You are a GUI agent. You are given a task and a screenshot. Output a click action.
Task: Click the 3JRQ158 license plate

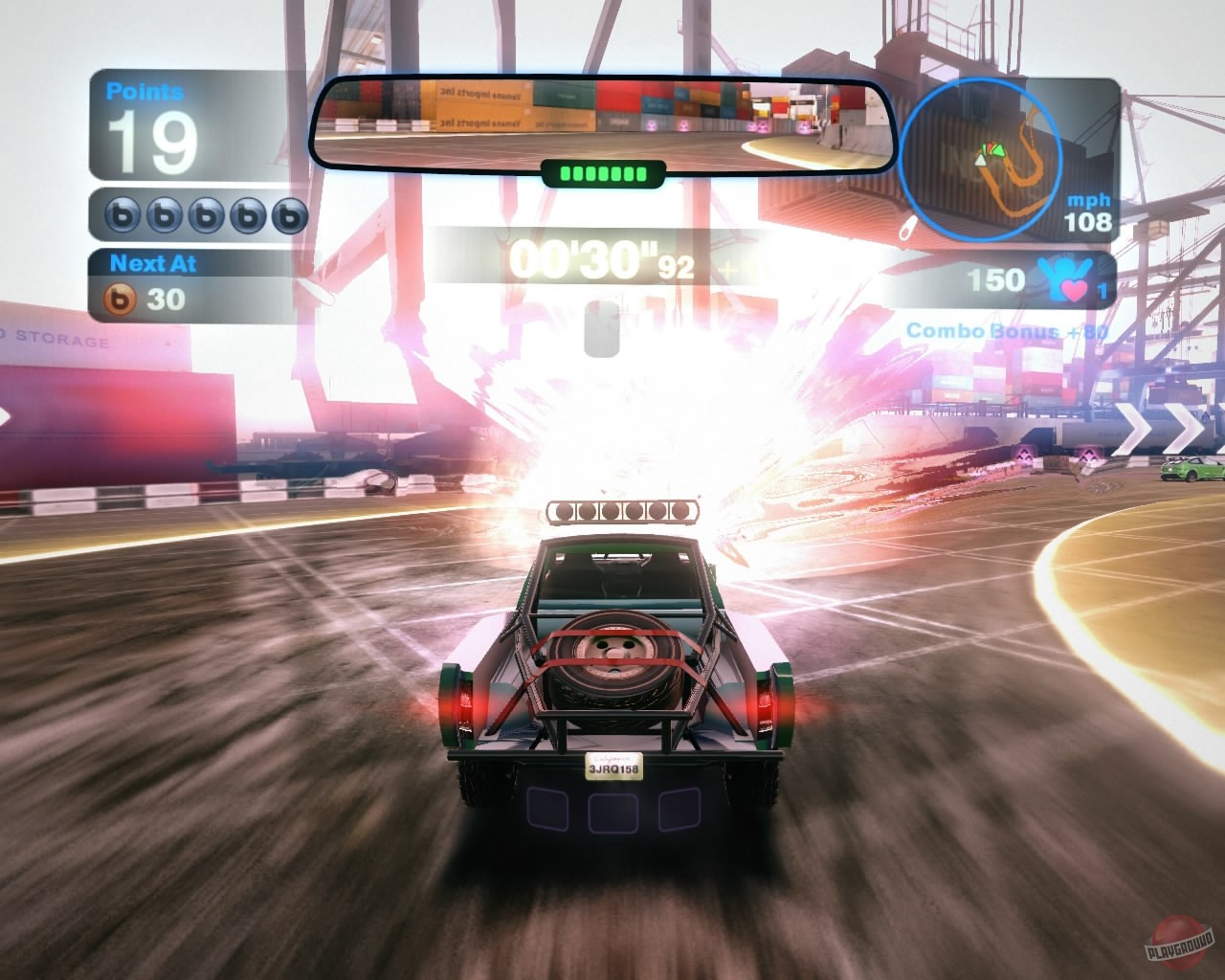pyautogui.click(x=612, y=768)
